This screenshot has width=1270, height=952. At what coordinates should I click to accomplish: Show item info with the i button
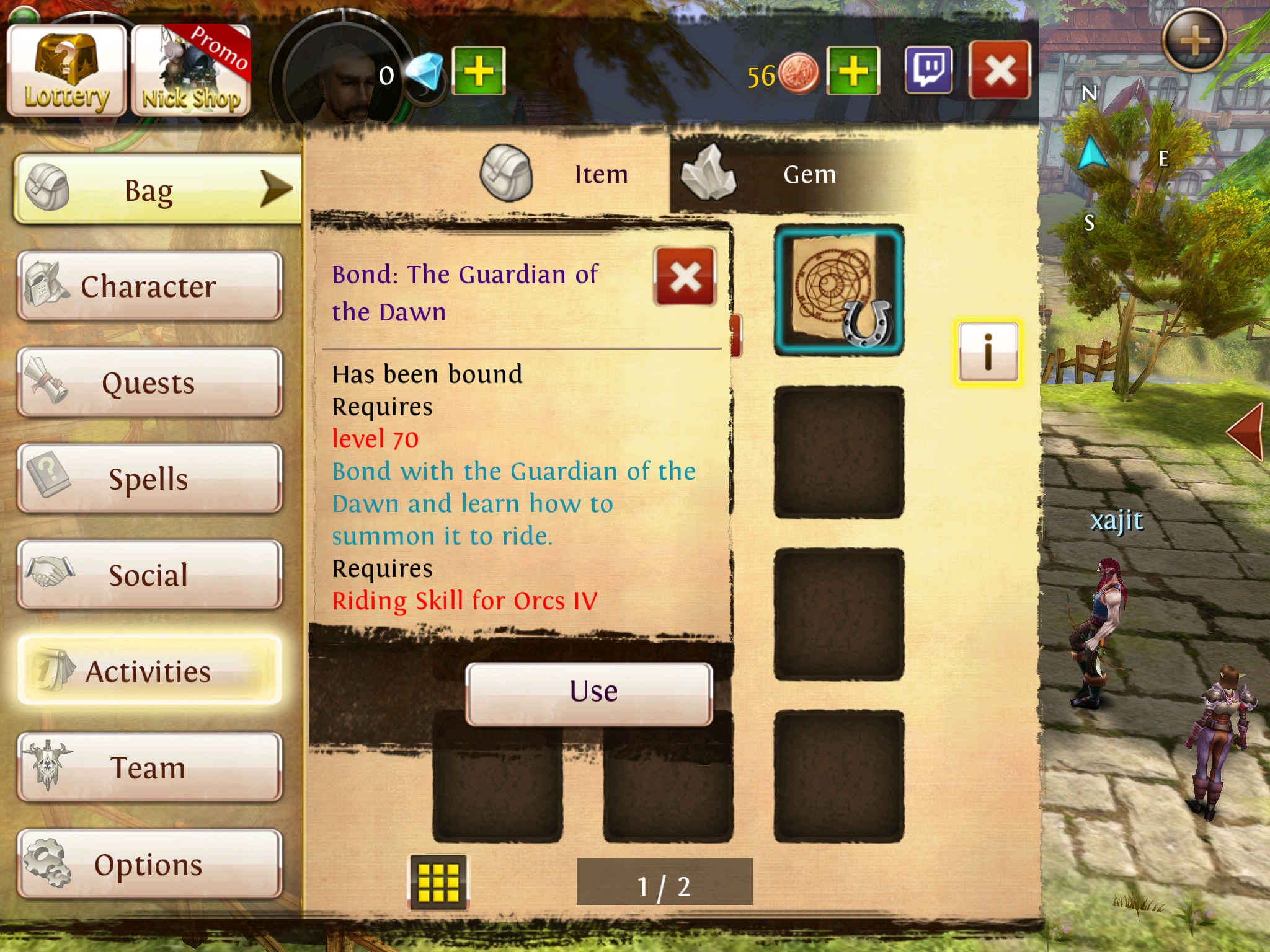pyautogui.click(x=988, y=352)
